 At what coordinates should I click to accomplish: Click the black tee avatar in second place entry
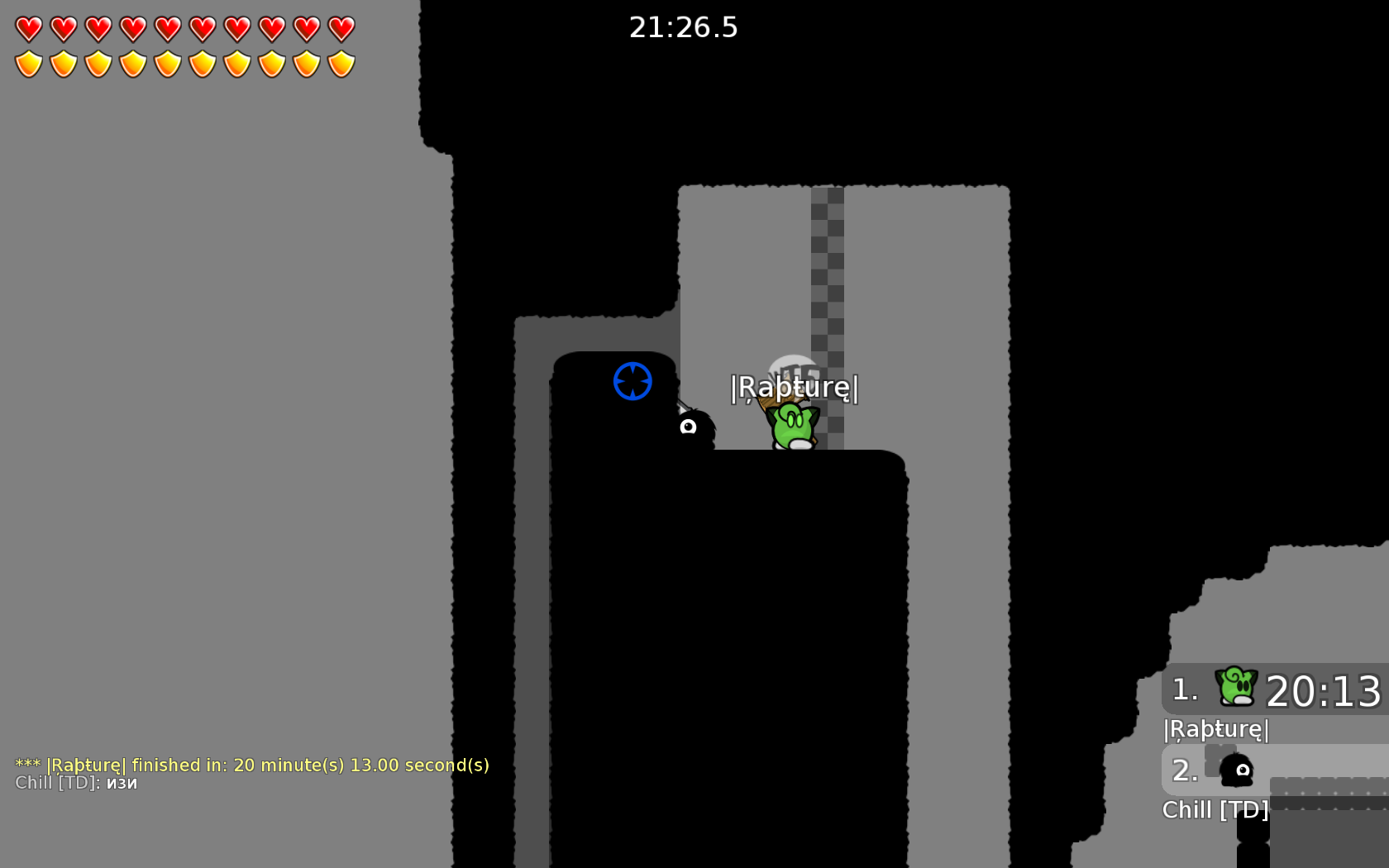click(x=1235, y=770)
